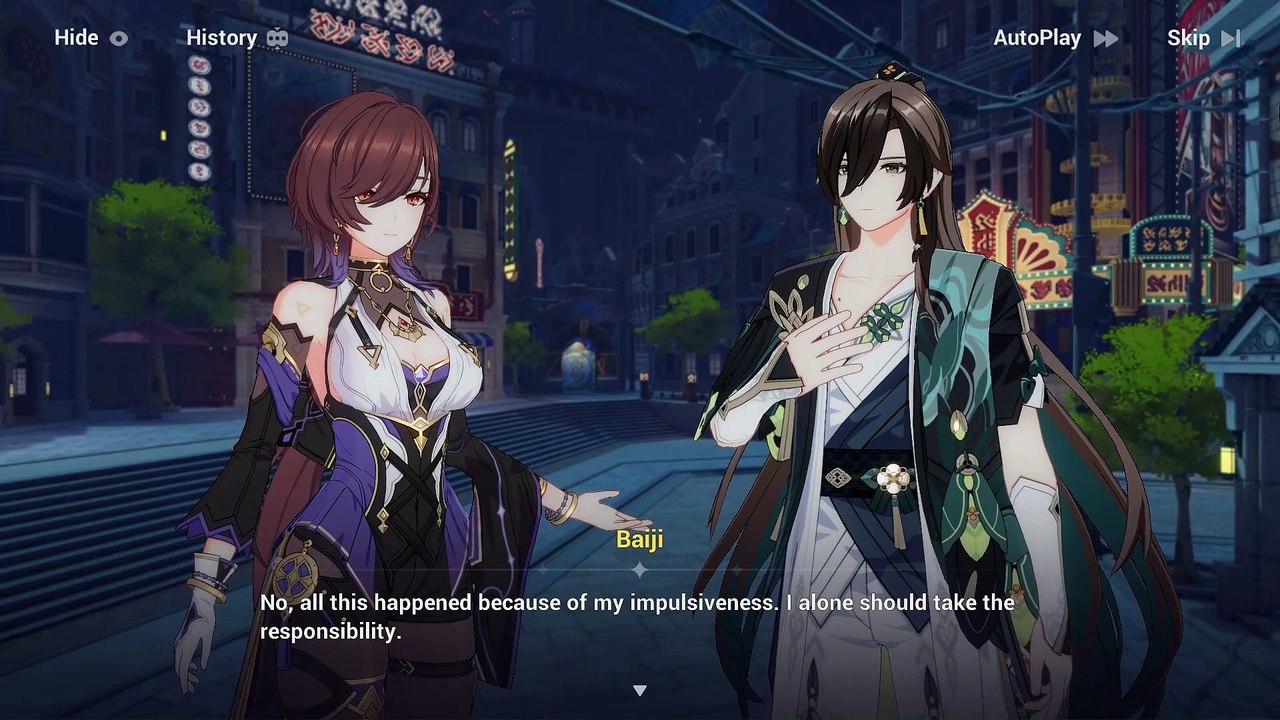Toggle AutoPlay for the dialogue

click(1055, 38)
